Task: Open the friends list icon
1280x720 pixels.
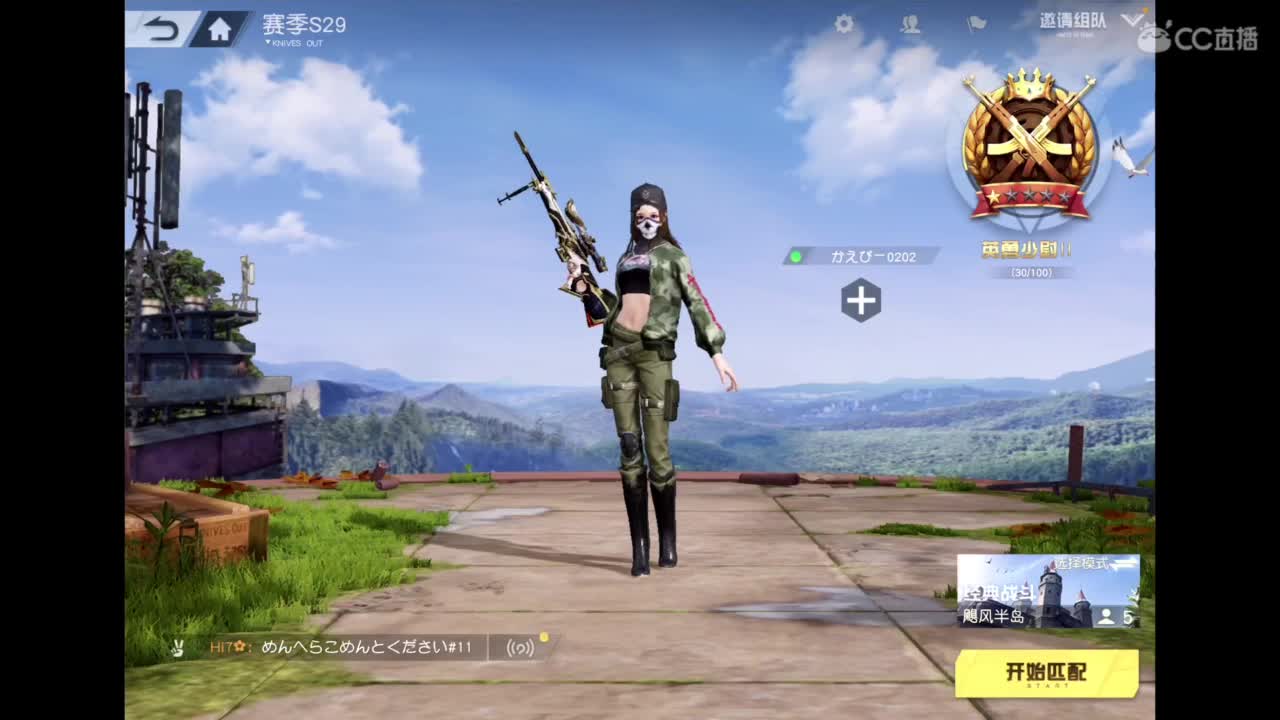Action: (x=911, y=25)
